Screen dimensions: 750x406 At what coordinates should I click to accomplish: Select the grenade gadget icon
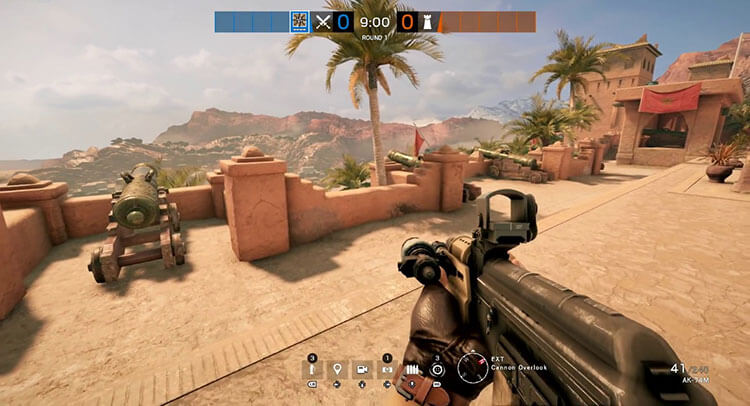[313, 370]
